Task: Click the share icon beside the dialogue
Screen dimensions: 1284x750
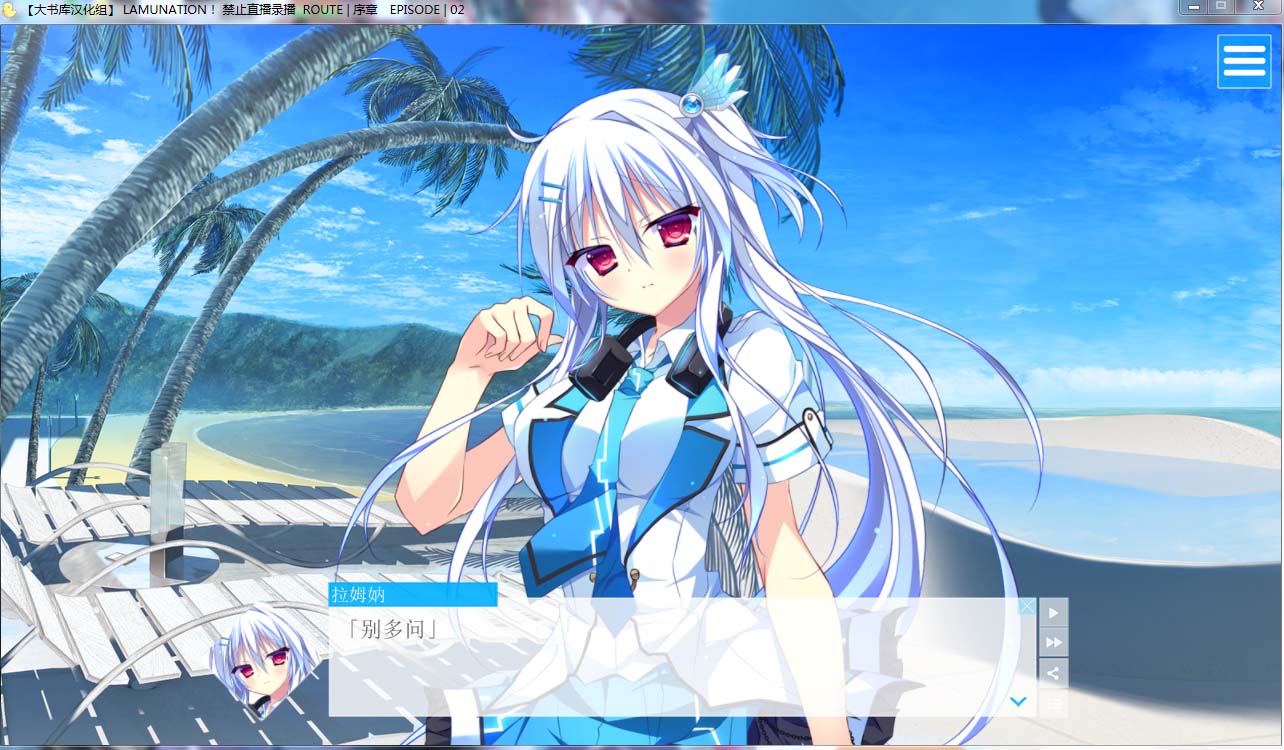Action: (1053, 673)
